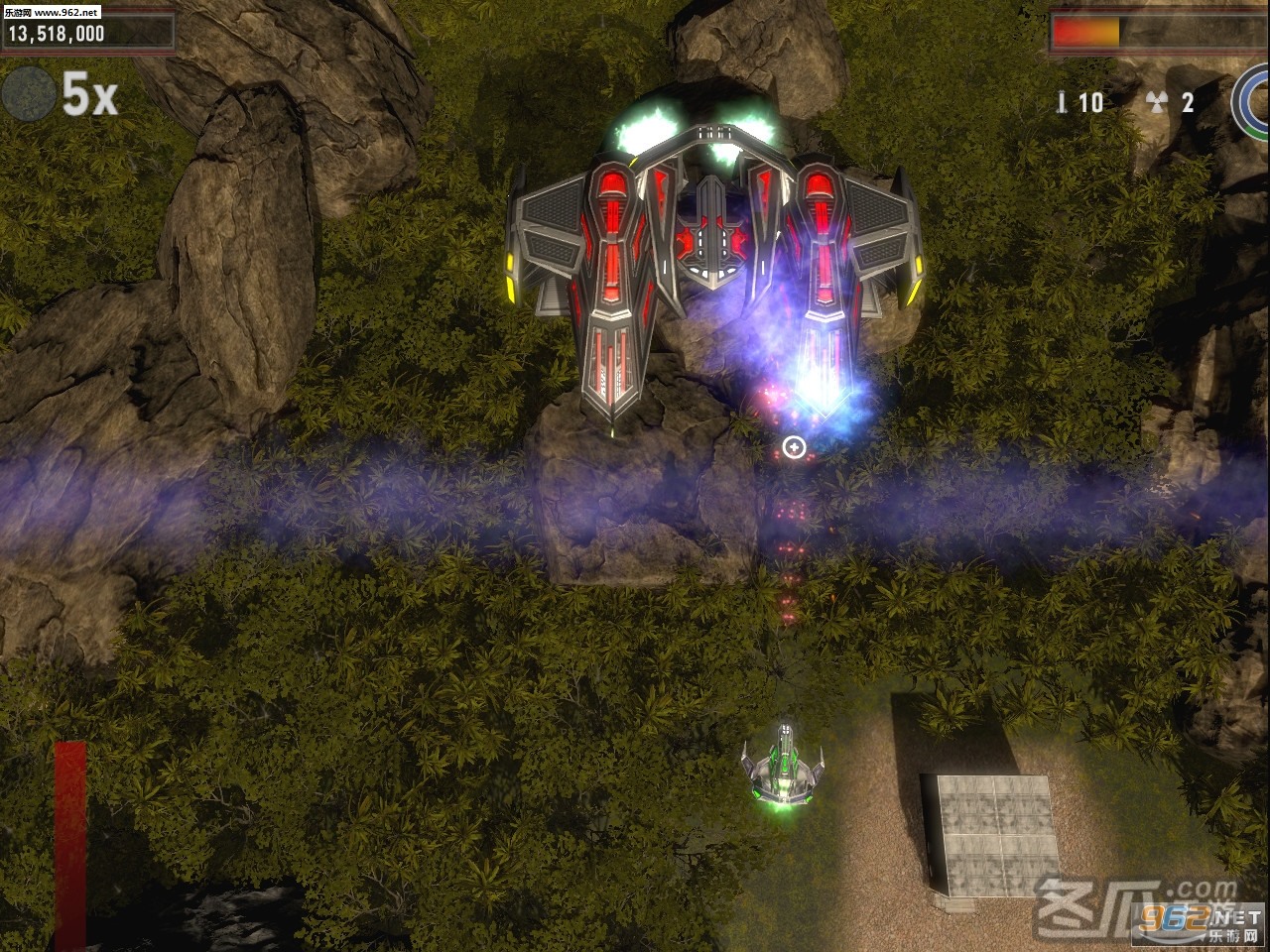This screenshot has height=952, width=1270.
Task: Select the missile ammo icon
Action: tap(1063, 101)
